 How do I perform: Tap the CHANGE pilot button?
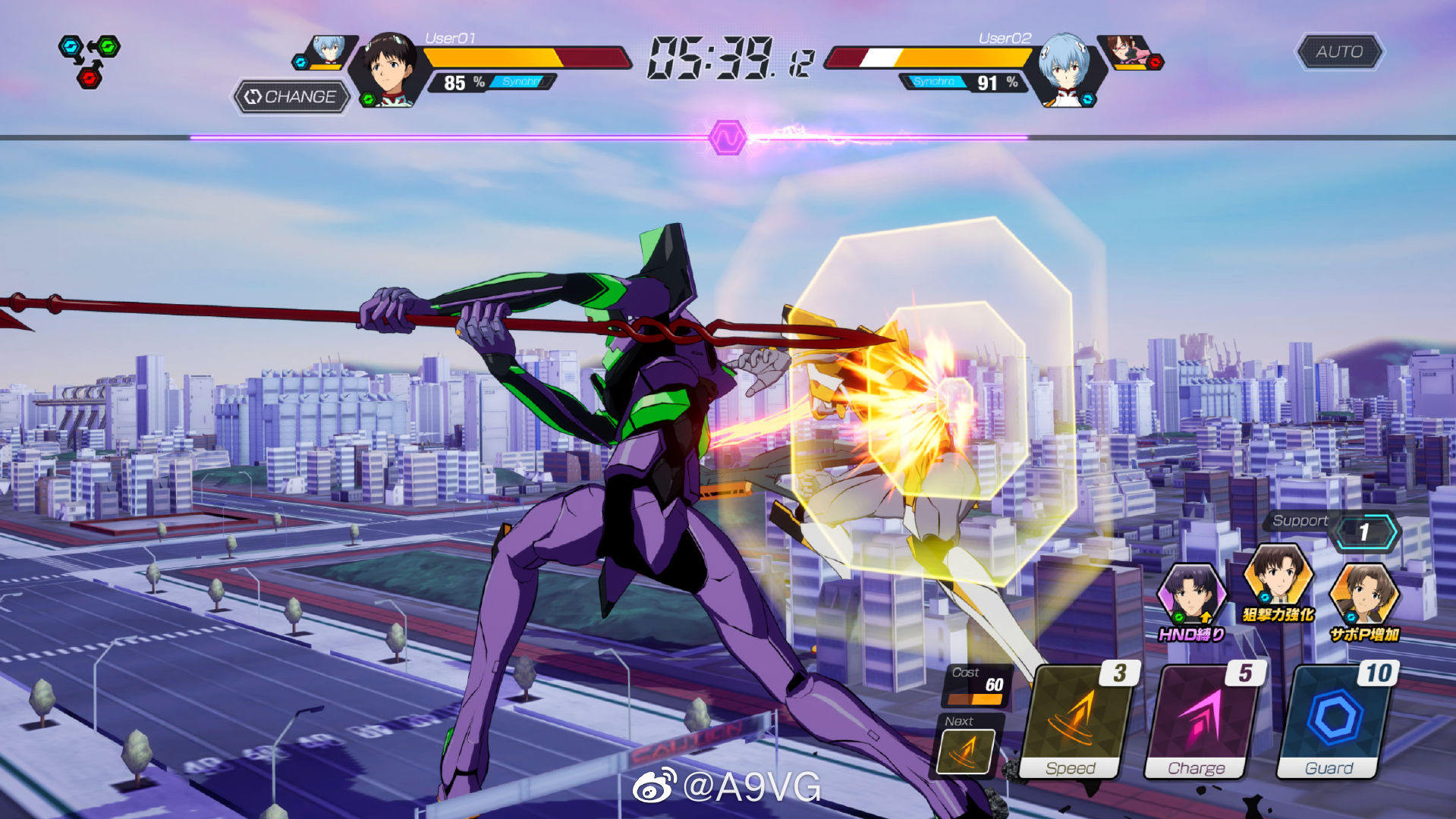coord(292,97)
